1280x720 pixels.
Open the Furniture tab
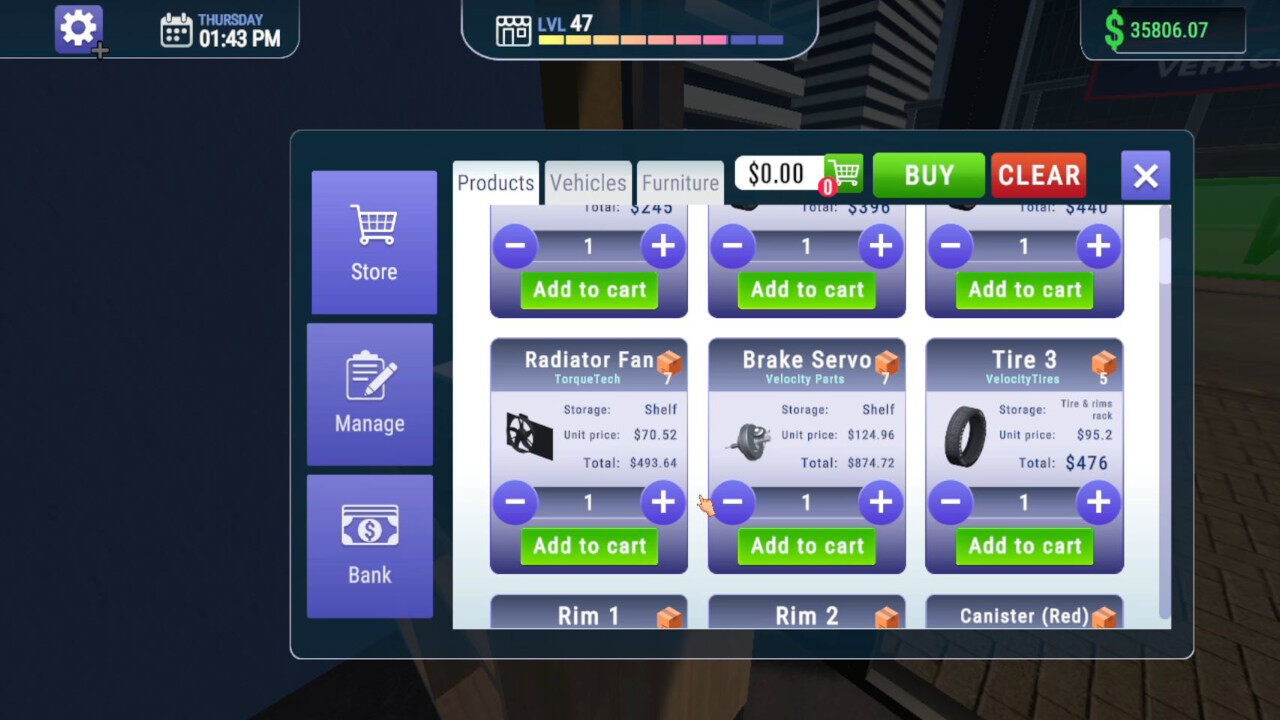[681, 182]
